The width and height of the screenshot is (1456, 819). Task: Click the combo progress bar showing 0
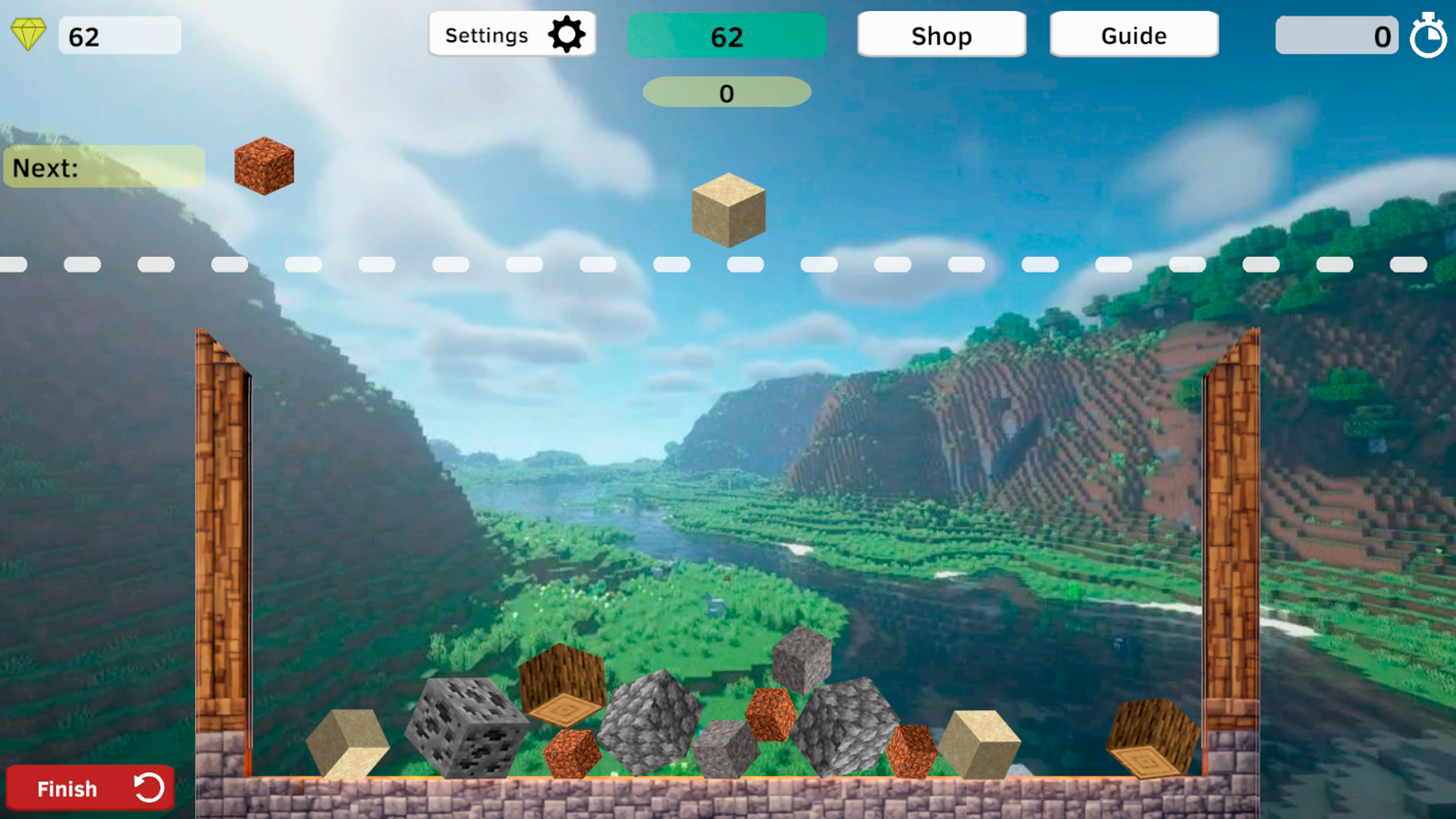click(x=726, y=92)
